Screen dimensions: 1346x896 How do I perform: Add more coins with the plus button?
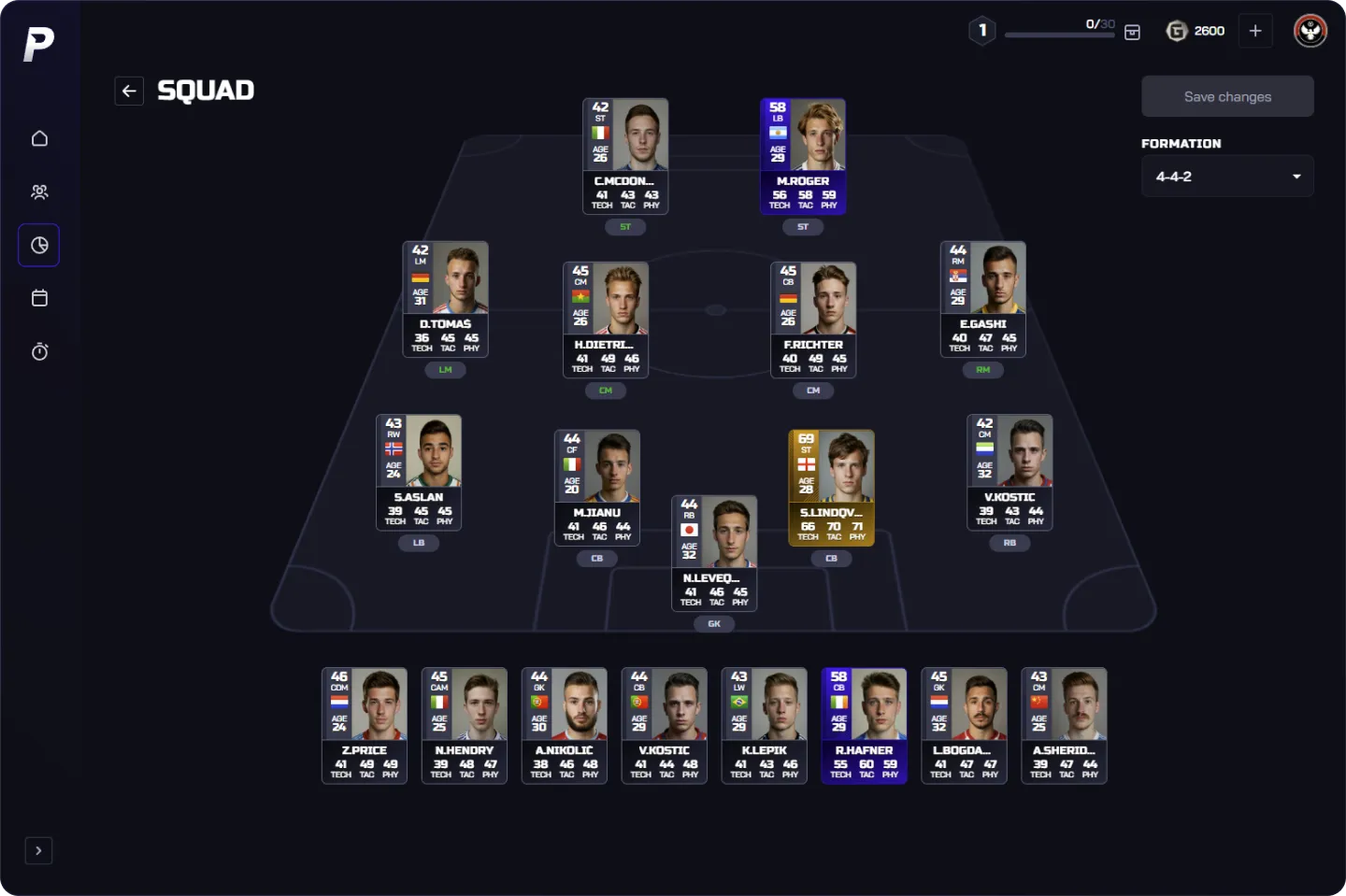1254,31
